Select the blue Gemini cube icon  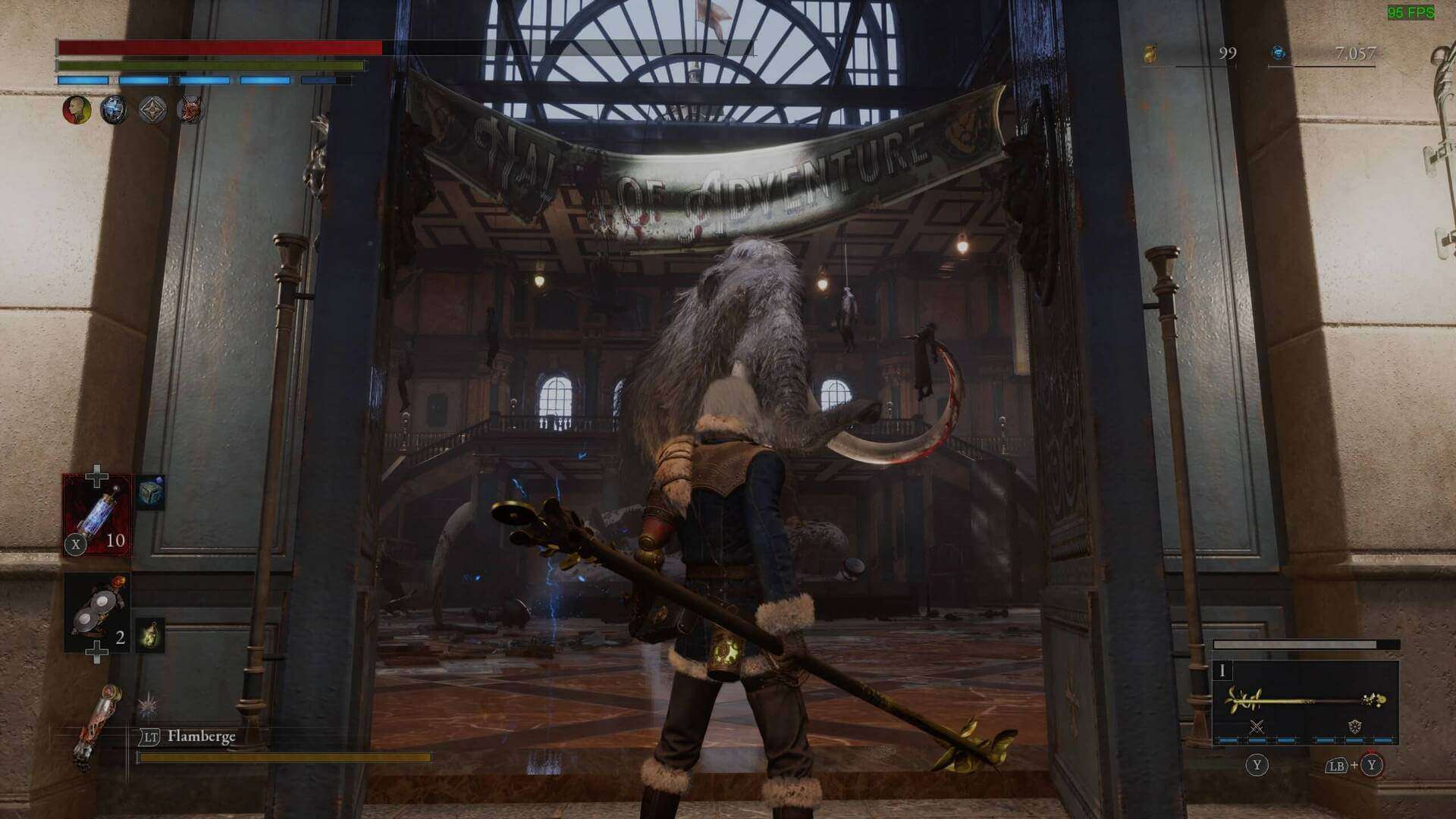(150, 493)
